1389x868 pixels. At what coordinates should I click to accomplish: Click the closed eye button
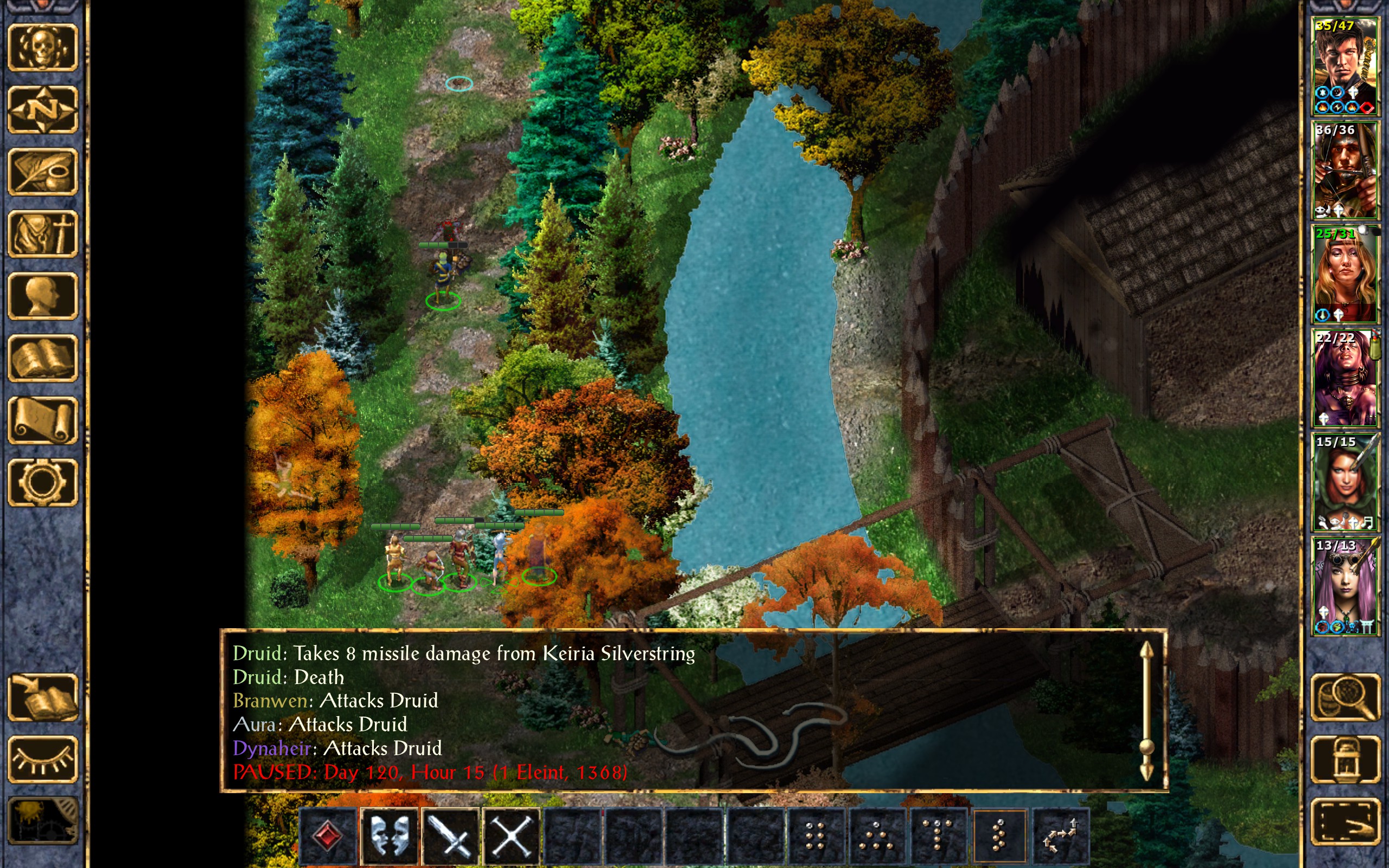click(42, 759)
